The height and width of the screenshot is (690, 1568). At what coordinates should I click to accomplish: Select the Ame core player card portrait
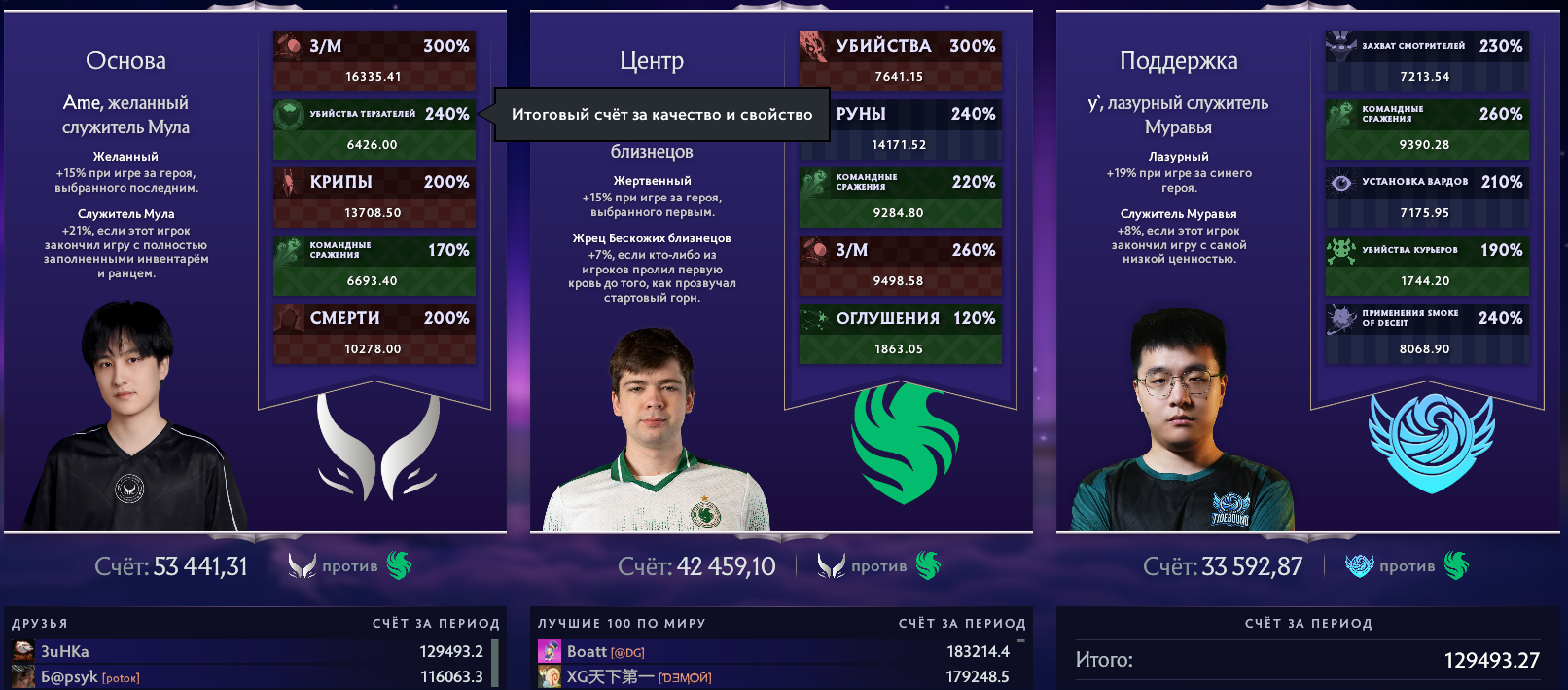click(131, 418)
